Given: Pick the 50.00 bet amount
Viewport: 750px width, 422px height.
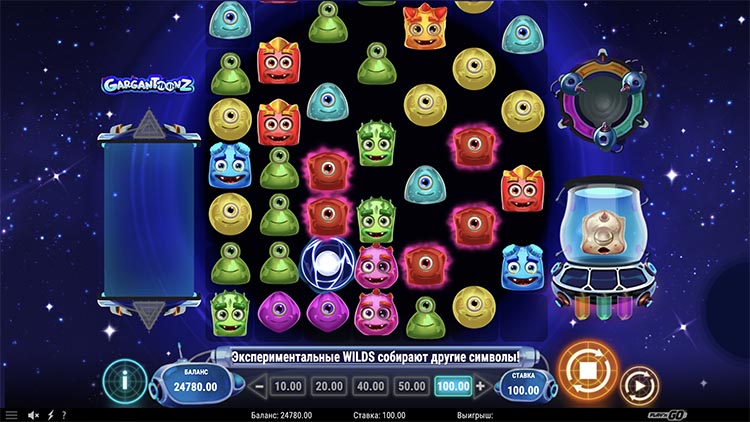Looking at the screenshot, I should (410, 386).
